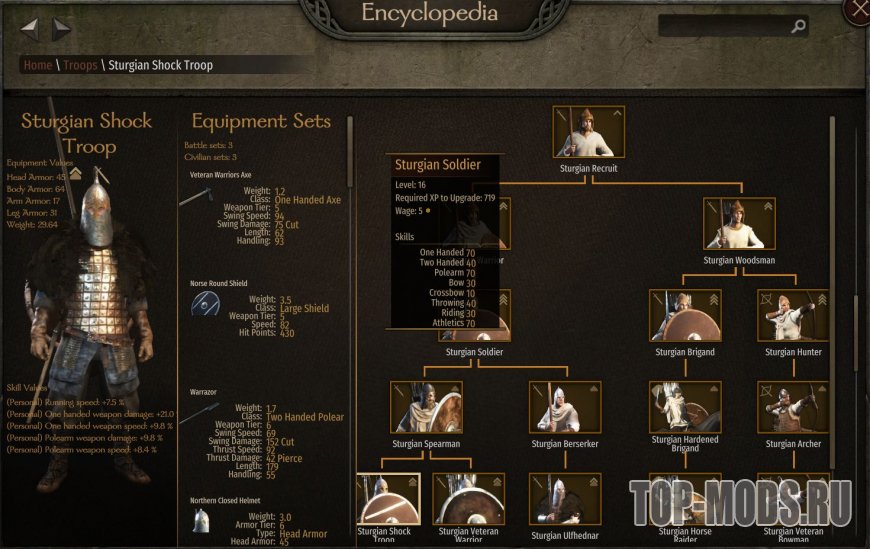Open the Sturgian Hunter troop entry
The image size is (870, 549).
coord(793,315)
